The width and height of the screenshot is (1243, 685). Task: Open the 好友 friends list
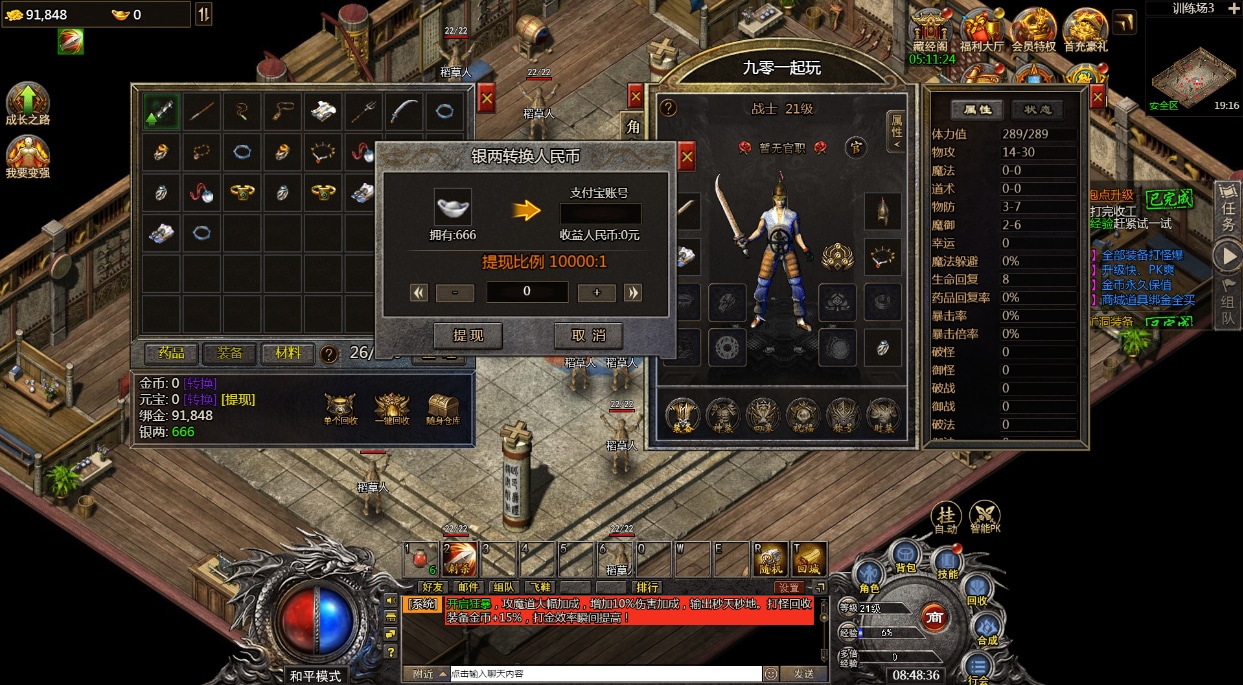pyautogui.click(x=433, y=587)
